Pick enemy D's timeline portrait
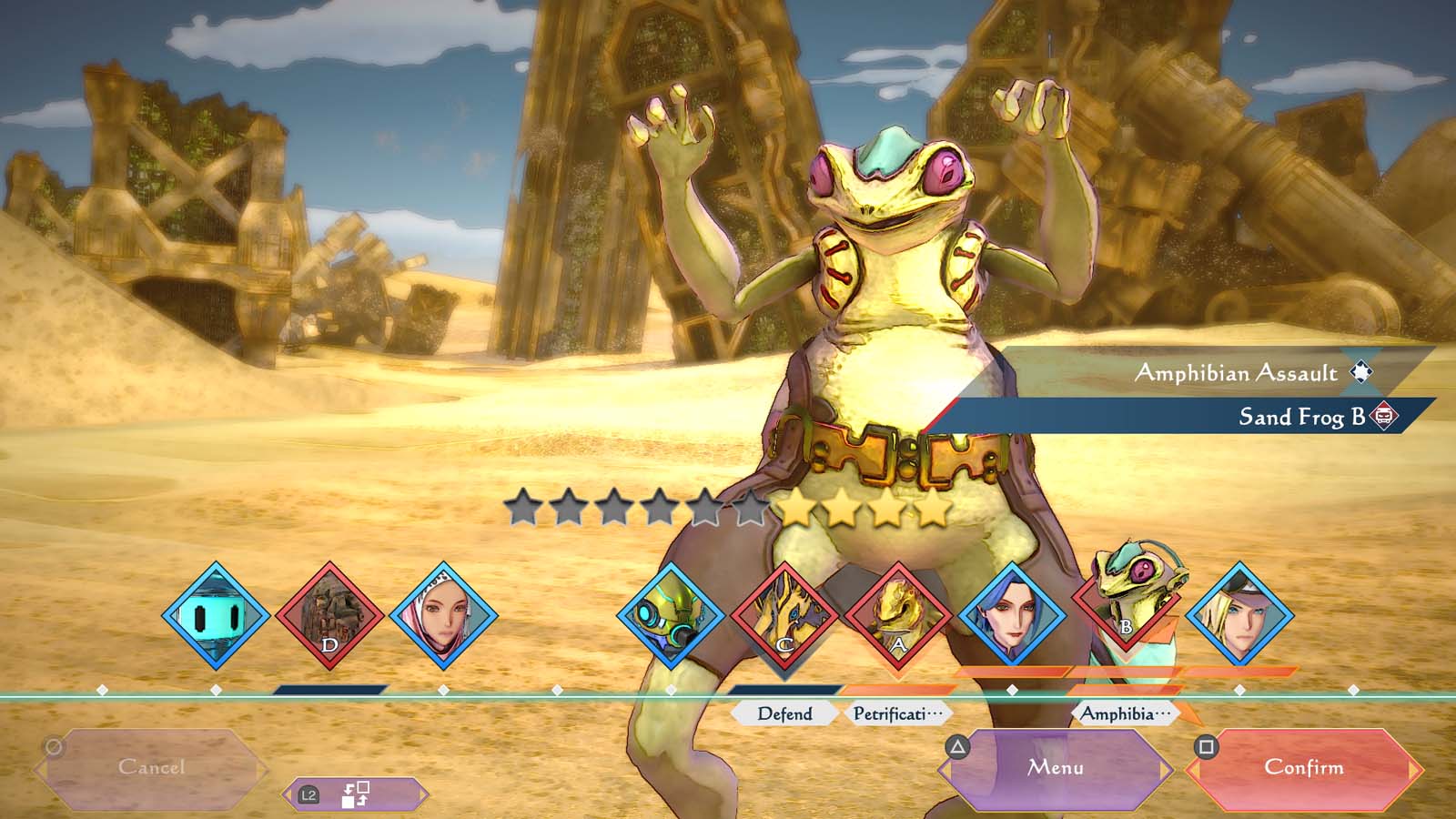Viewport: 1456px width, 819px height. 329,616
